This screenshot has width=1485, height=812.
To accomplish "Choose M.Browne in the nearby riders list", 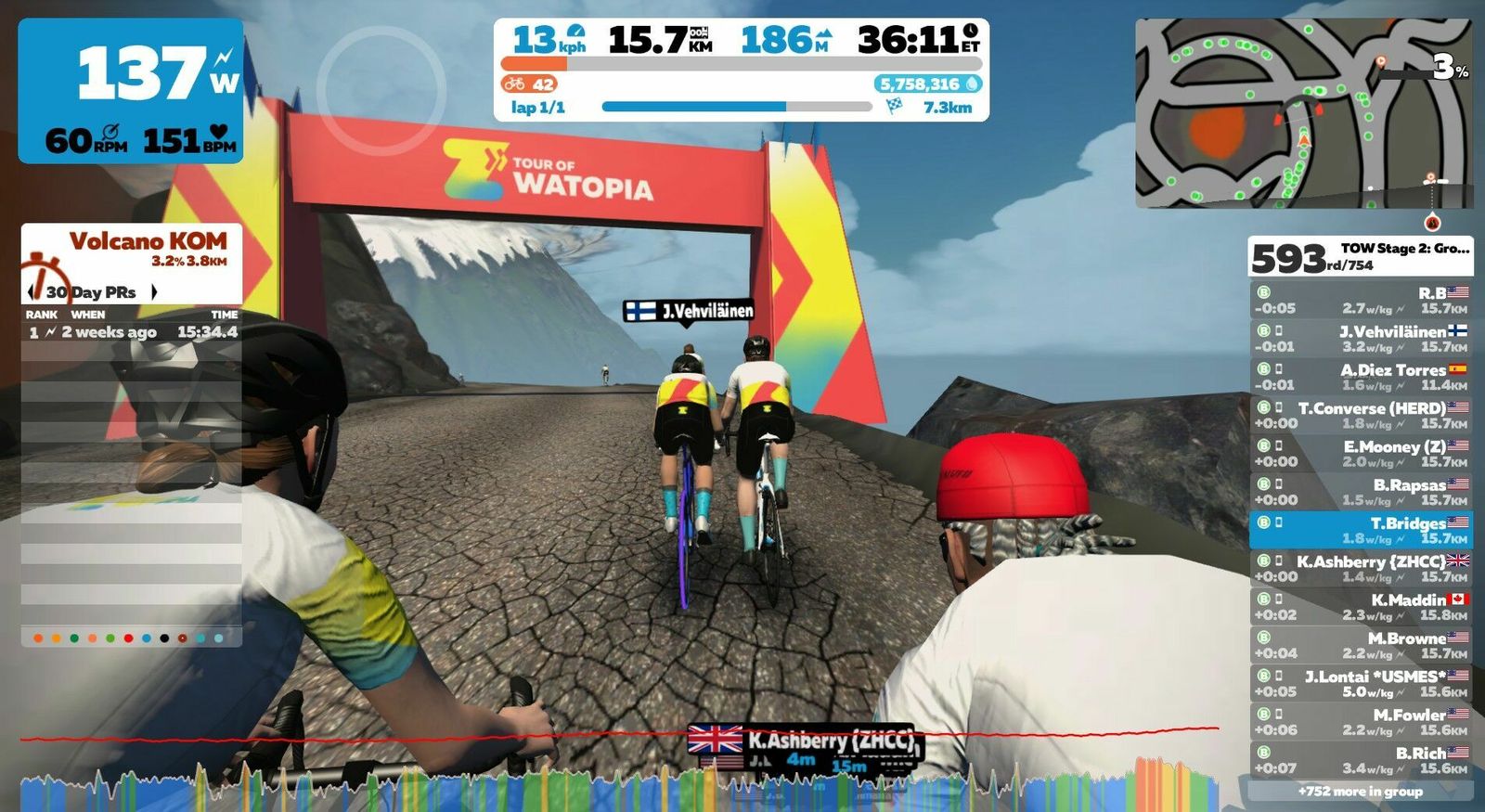I will click(1361, 645).
